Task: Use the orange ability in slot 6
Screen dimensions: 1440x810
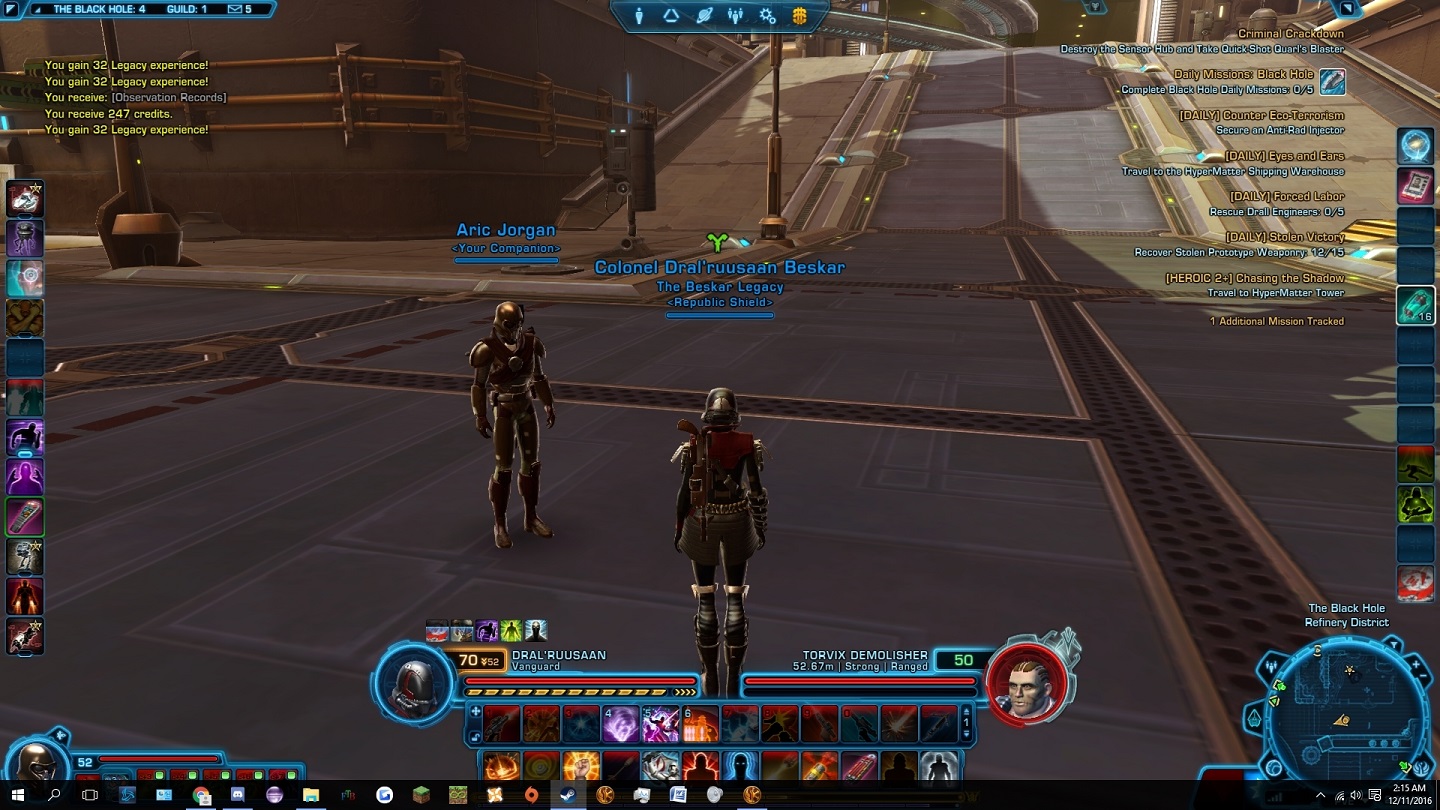Action: coord(700,724)
